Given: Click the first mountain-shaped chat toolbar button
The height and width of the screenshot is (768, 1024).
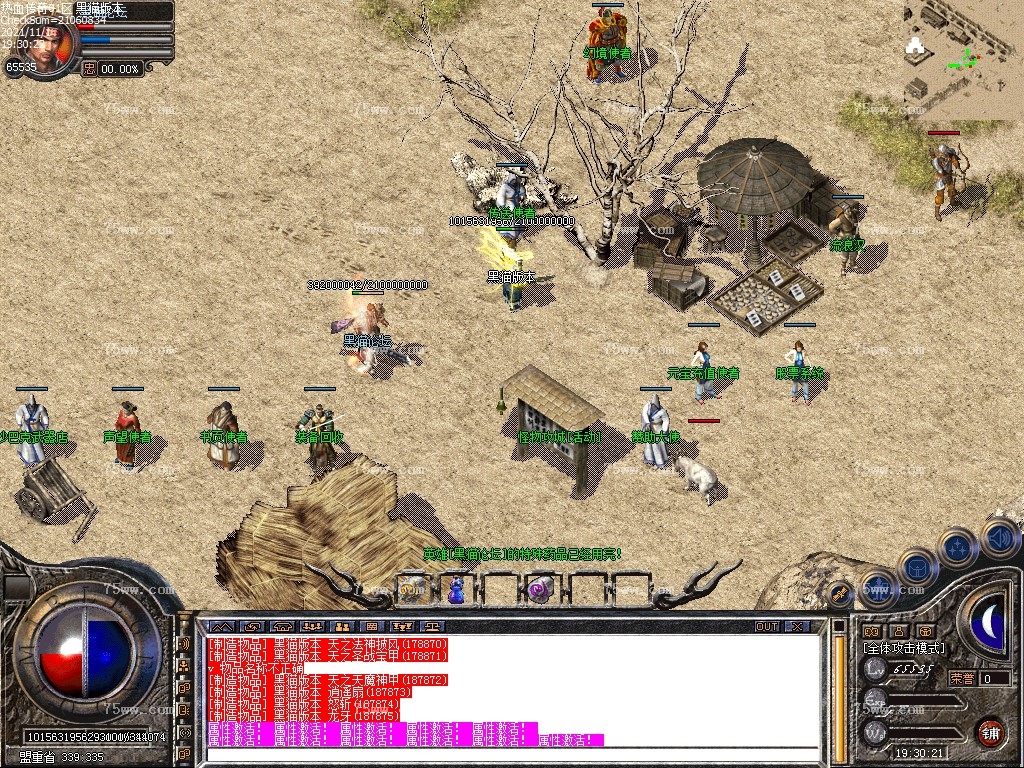Looking at the screenshot, I should pyautogui.click(x=221, y=627).
